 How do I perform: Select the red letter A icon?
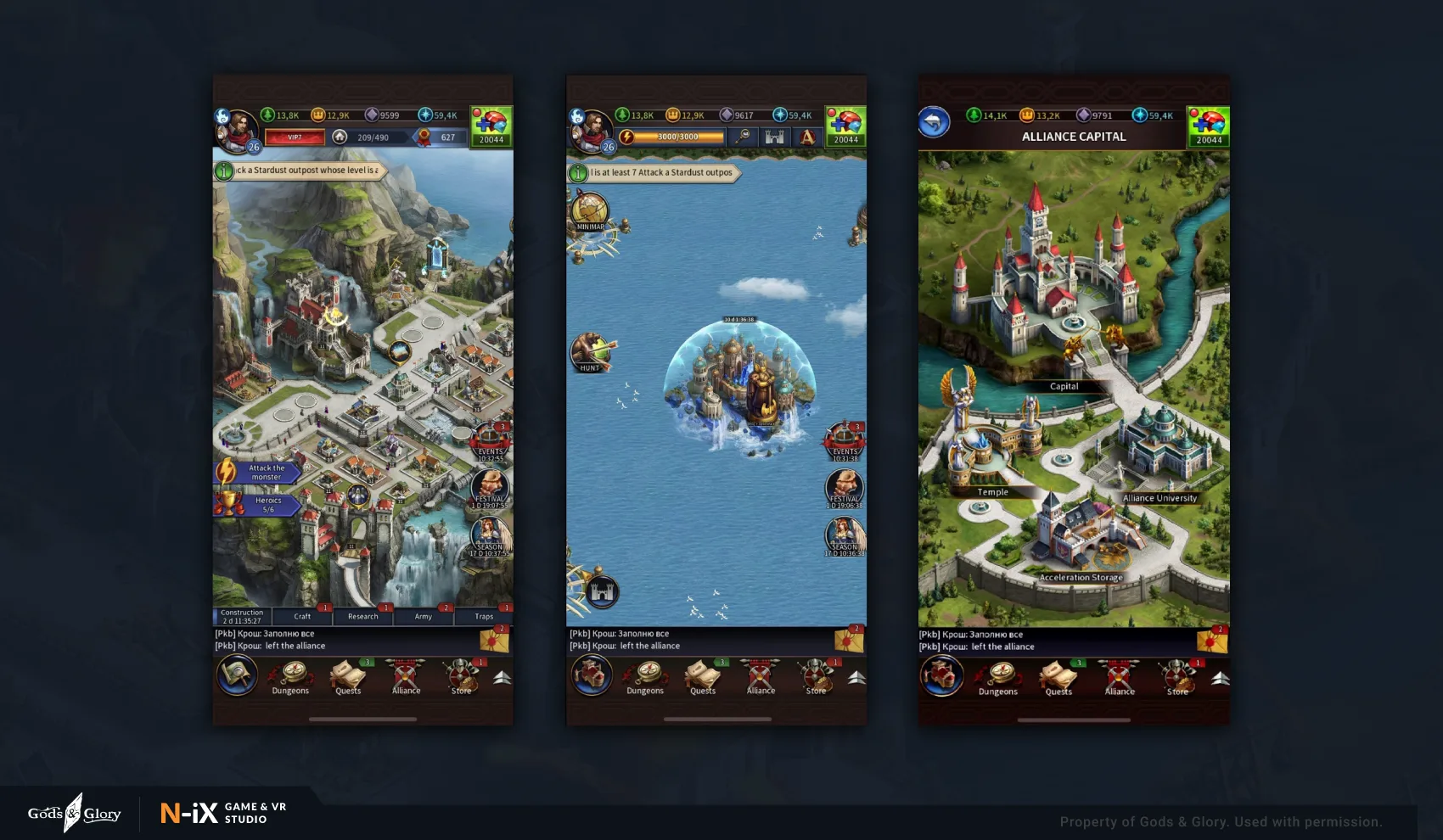tap(807, 137)
